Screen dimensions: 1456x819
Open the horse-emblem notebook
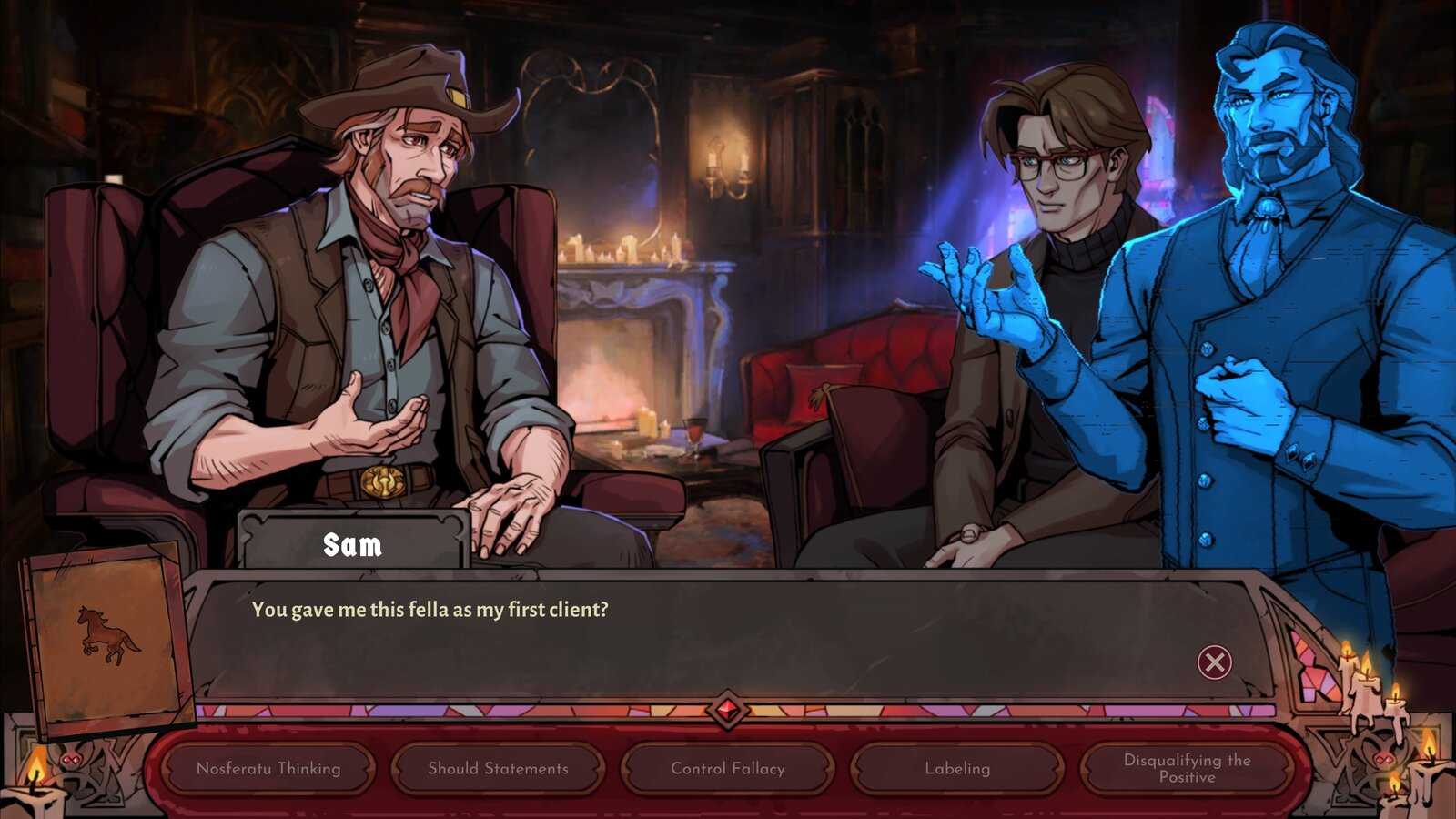tap(107, 637)
